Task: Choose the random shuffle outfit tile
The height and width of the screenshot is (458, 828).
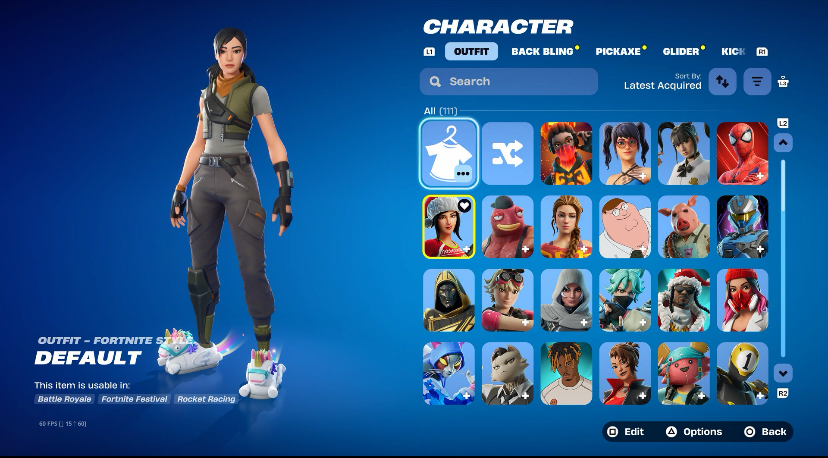Action: coord(508,153)
